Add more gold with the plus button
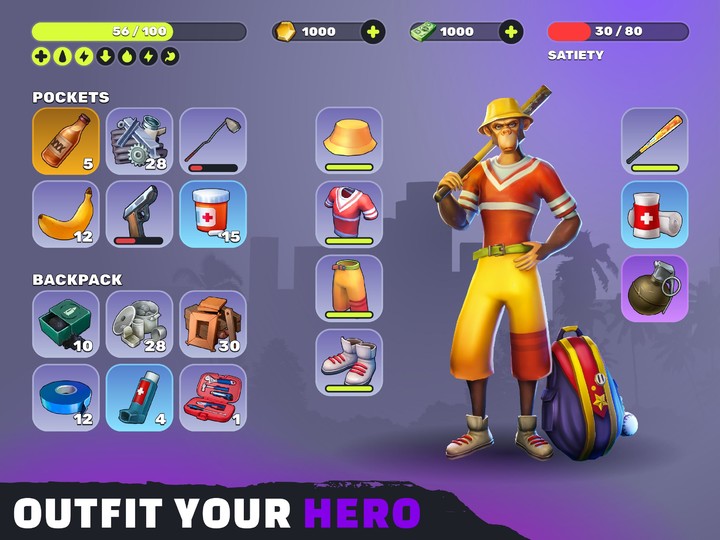Image resolution: width=720 pixels, height=540 pixels. pos(373,32)
